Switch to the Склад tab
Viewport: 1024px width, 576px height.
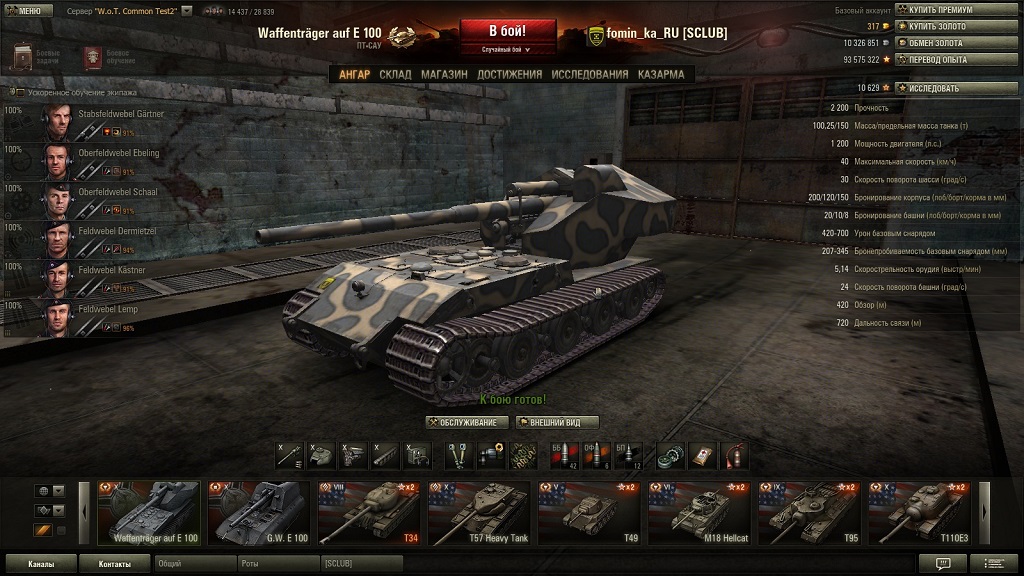(x=395, y=74)
